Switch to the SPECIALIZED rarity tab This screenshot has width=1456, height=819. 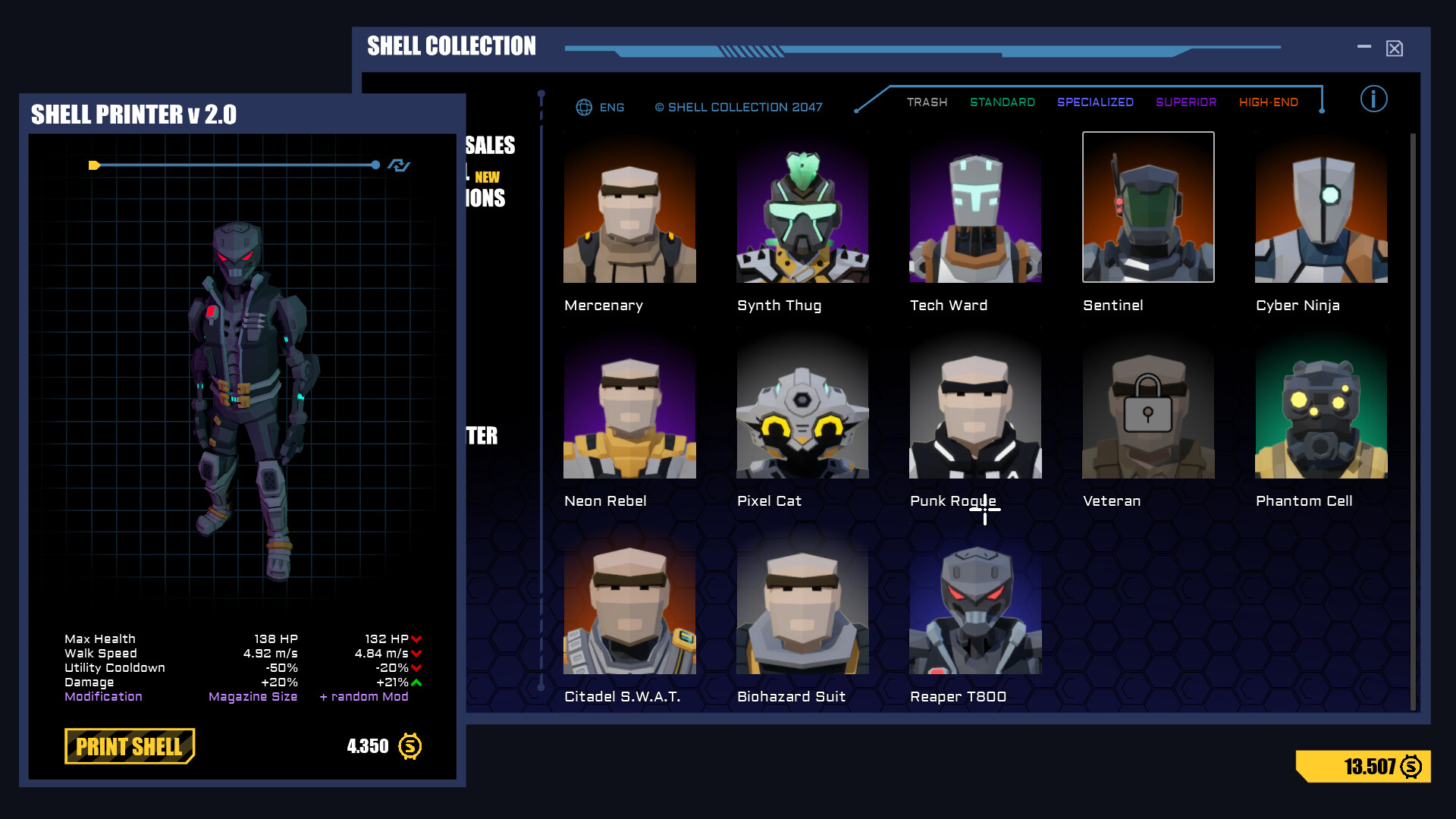click(1095, 102)
